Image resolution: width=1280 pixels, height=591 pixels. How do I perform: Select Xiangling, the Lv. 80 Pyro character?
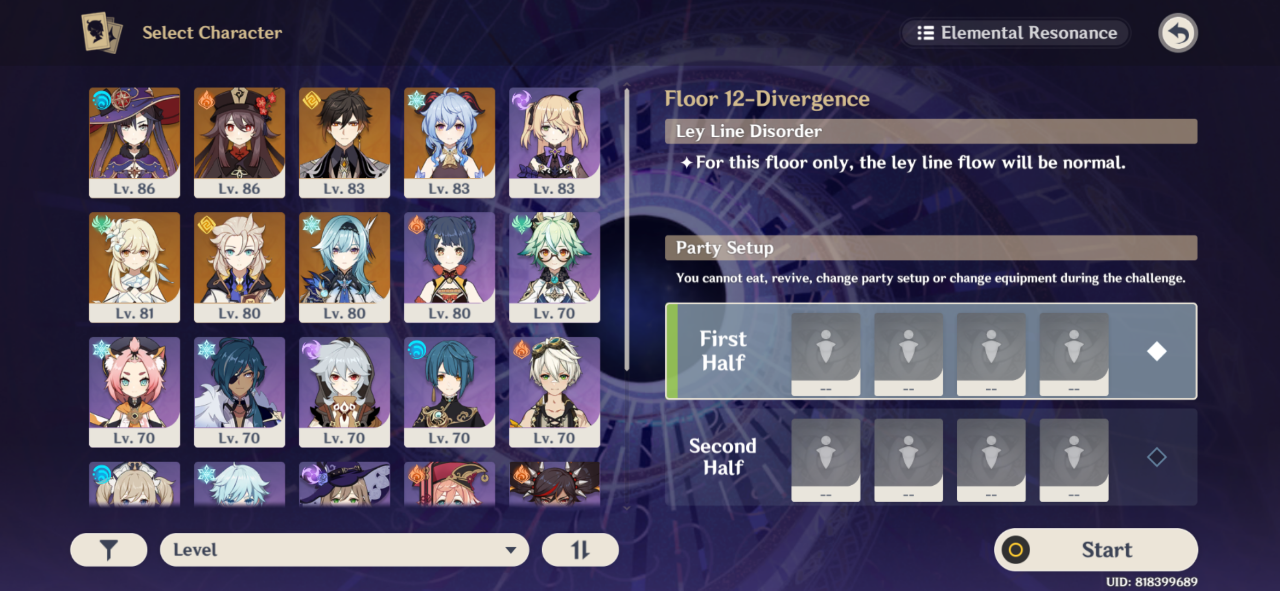point(450,266)
